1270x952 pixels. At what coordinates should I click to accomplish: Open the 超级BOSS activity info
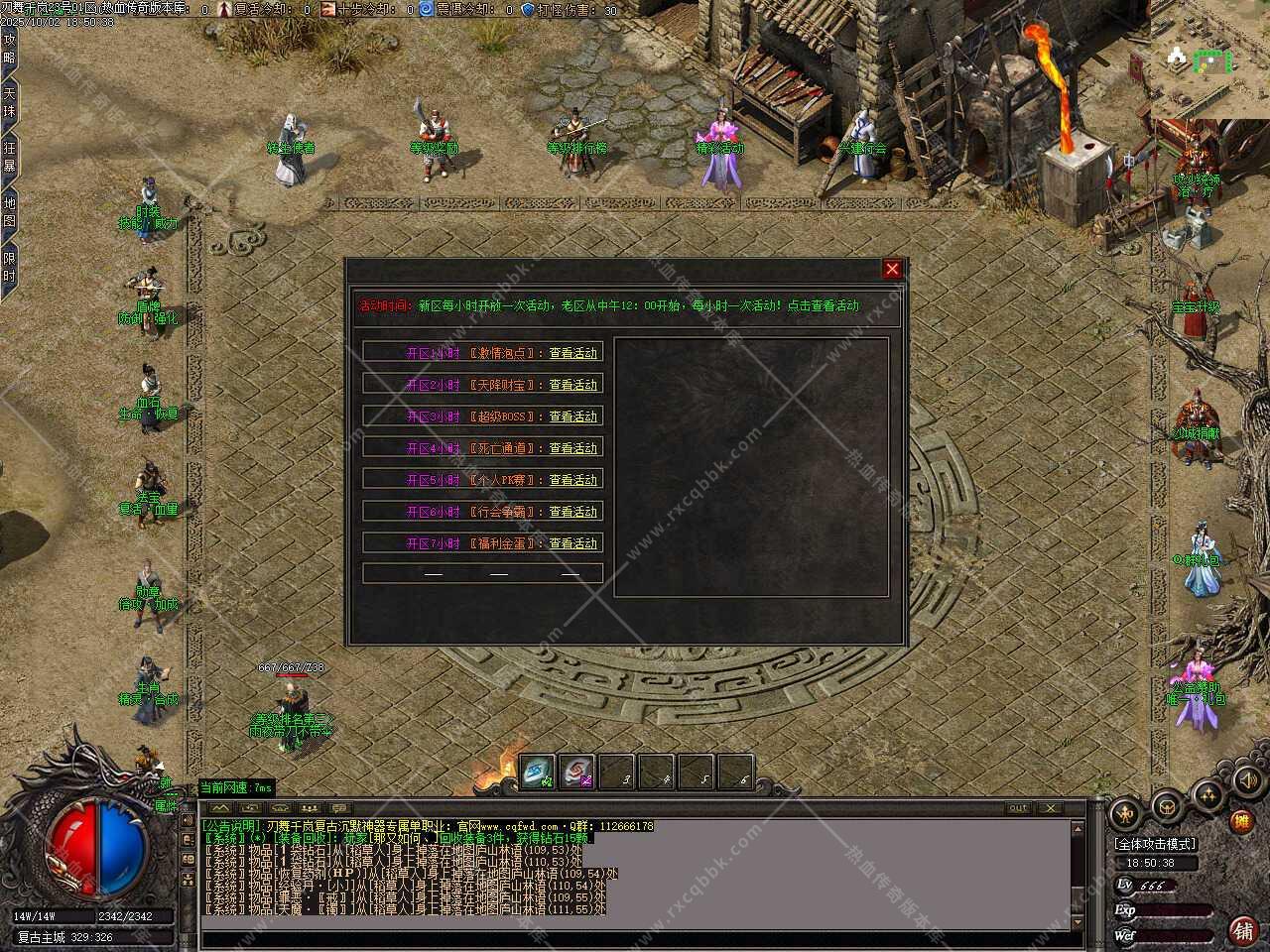[573, 416]
